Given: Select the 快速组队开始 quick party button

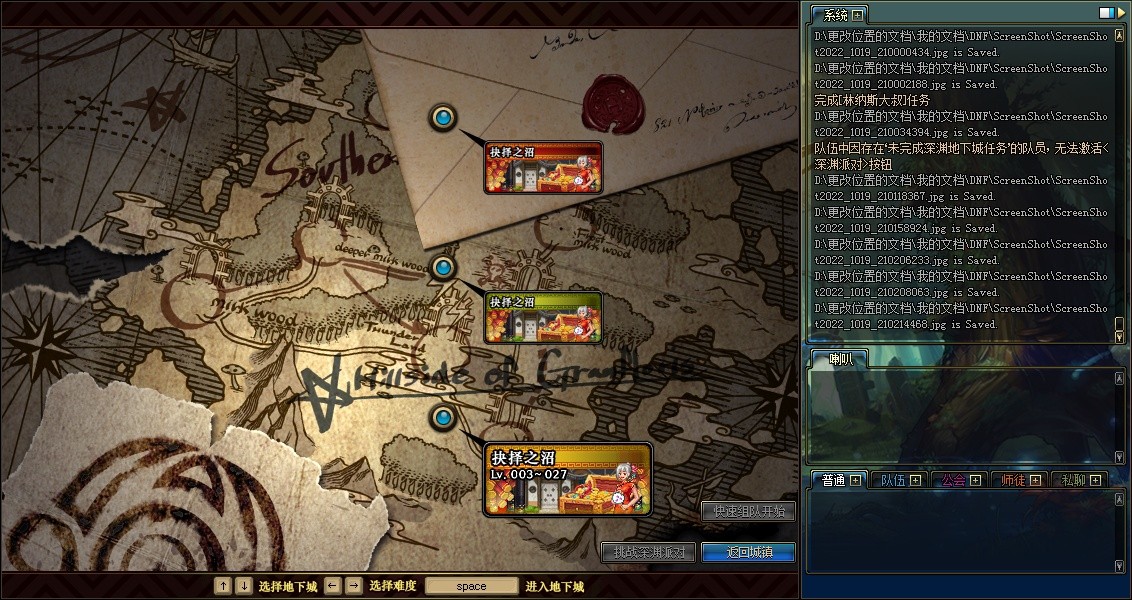Looking at the screenshot, I should pyautogui.click(x=748, y=511).
